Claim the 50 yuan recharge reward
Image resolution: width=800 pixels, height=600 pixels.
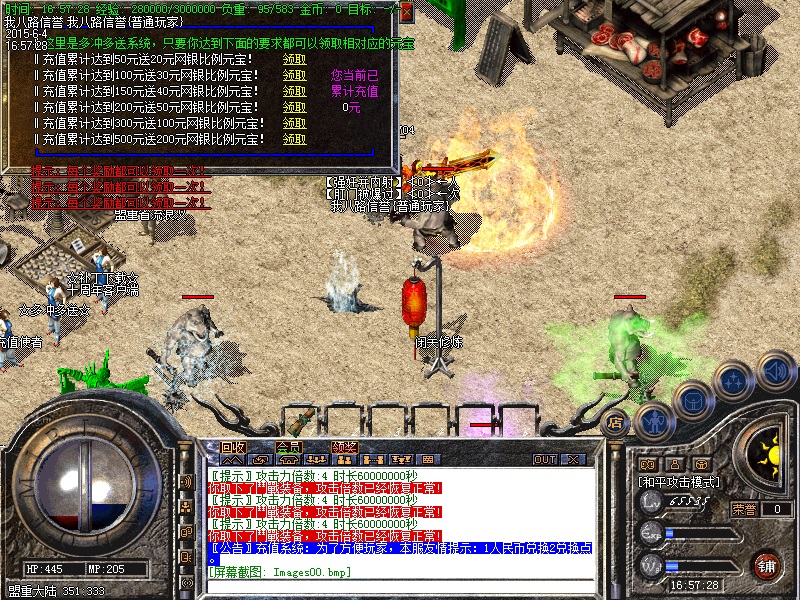(x=293, y=59)
